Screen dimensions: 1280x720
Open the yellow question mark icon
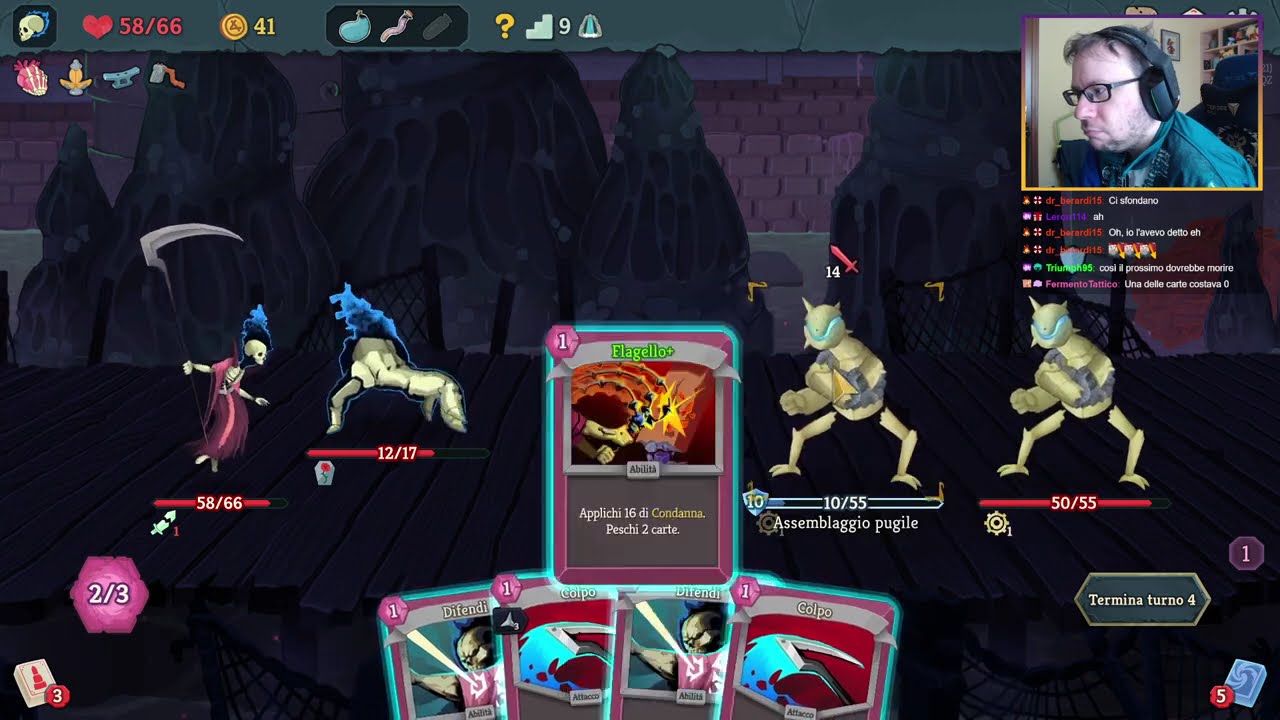(505, 27)
